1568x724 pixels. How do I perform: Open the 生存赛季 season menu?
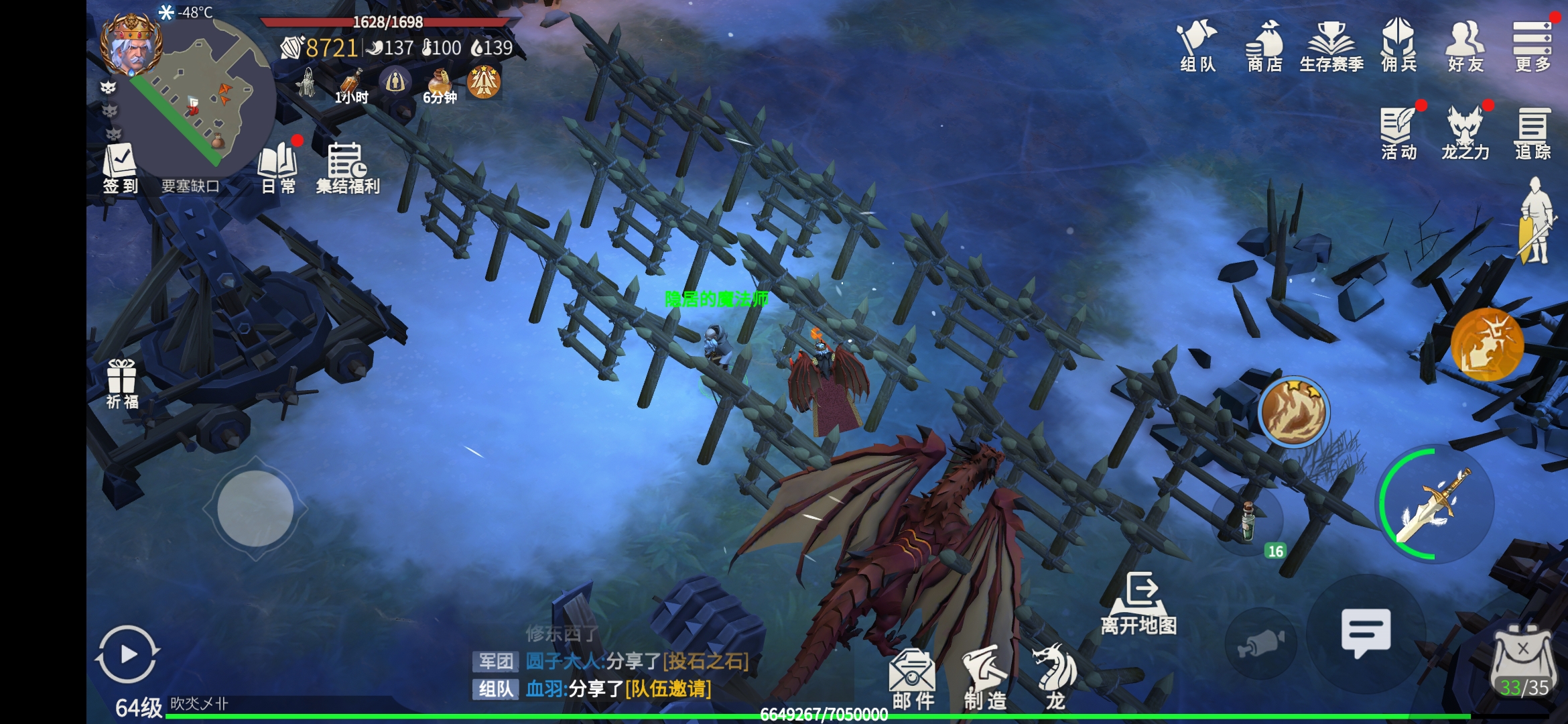(1331, 46)
